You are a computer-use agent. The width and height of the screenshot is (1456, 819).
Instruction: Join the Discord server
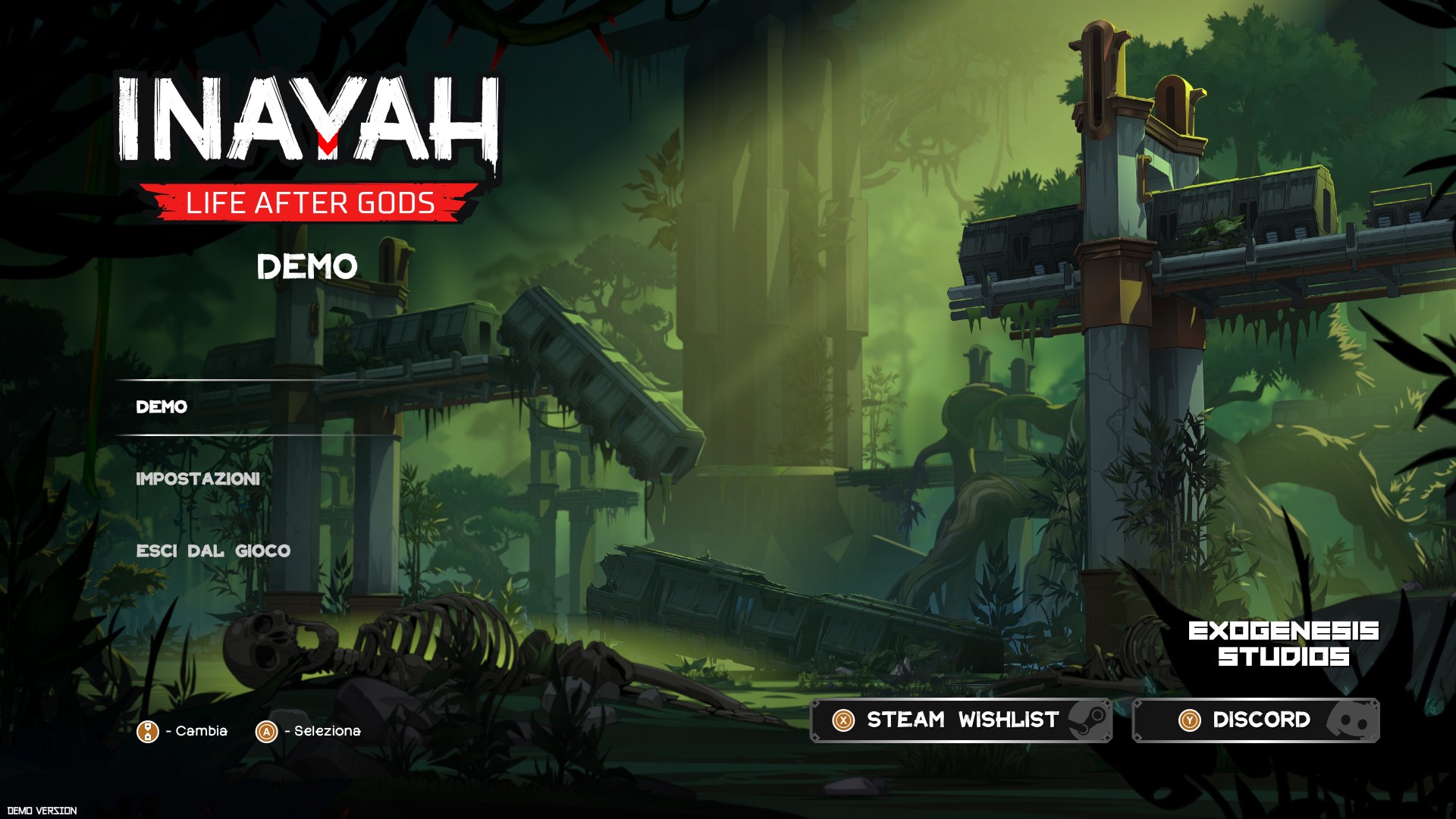coord(1256,720)
